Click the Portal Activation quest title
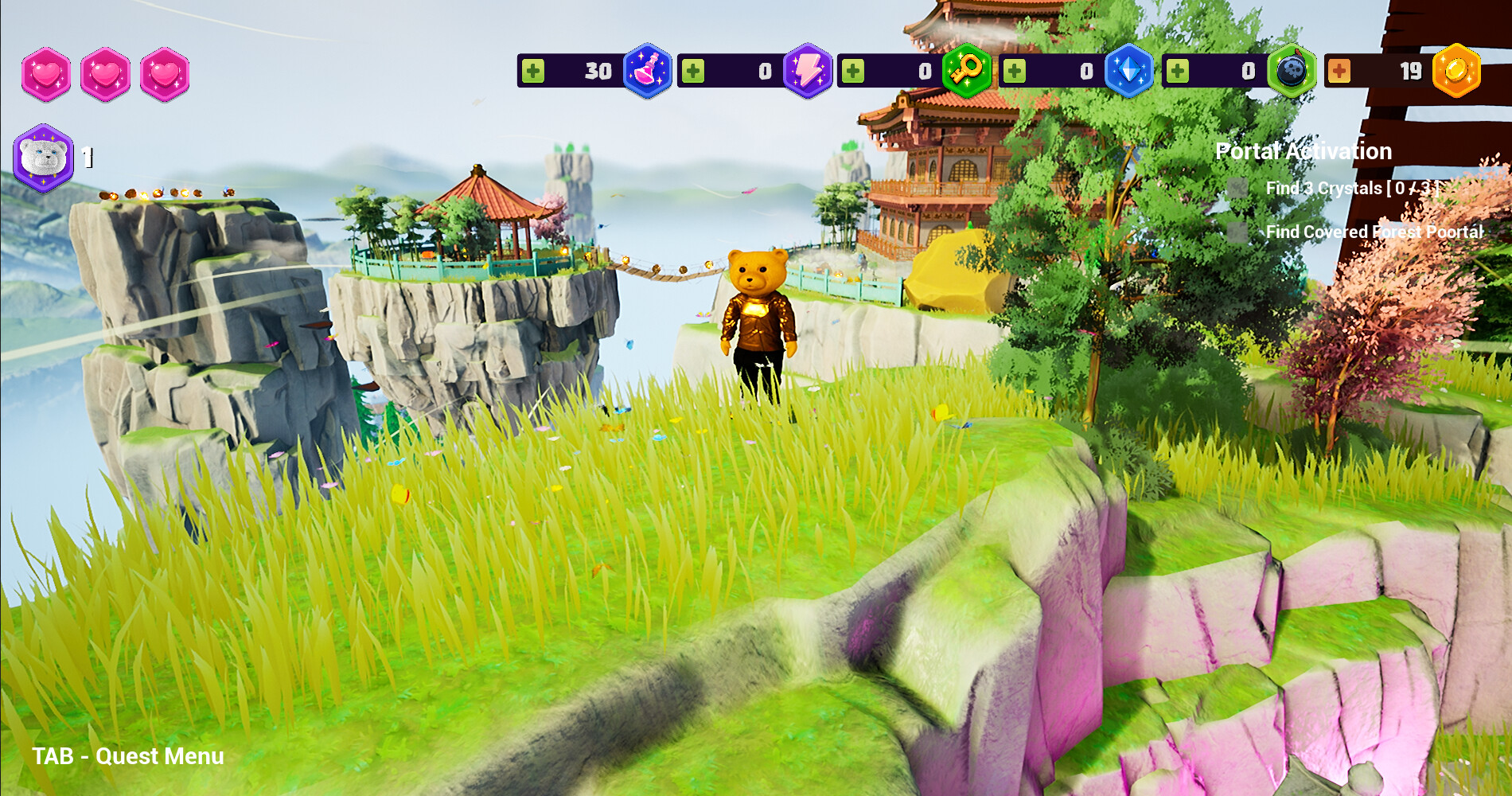 tap(1304, 150)
